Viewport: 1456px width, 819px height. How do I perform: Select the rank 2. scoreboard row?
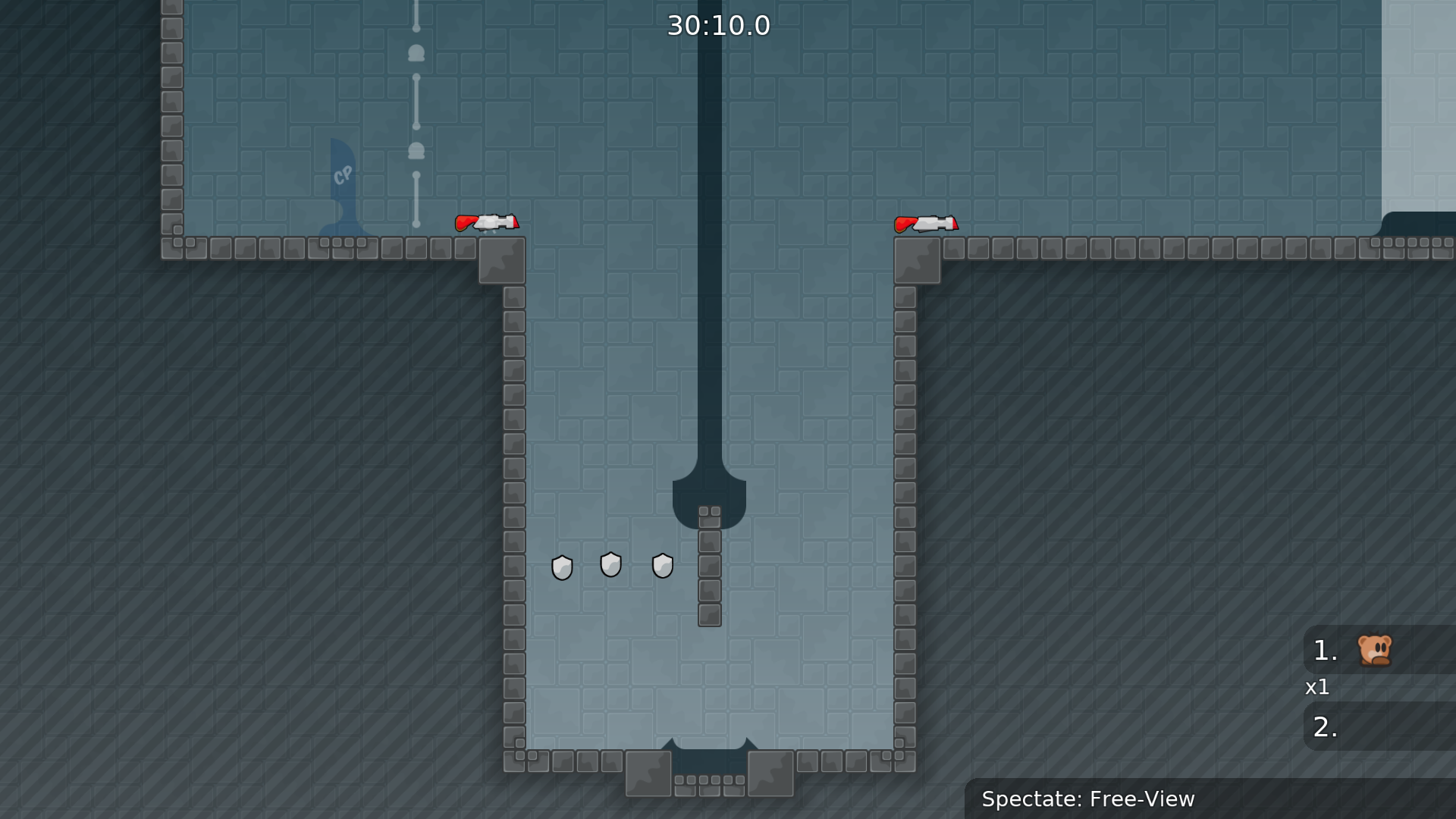pos(1325,726)
